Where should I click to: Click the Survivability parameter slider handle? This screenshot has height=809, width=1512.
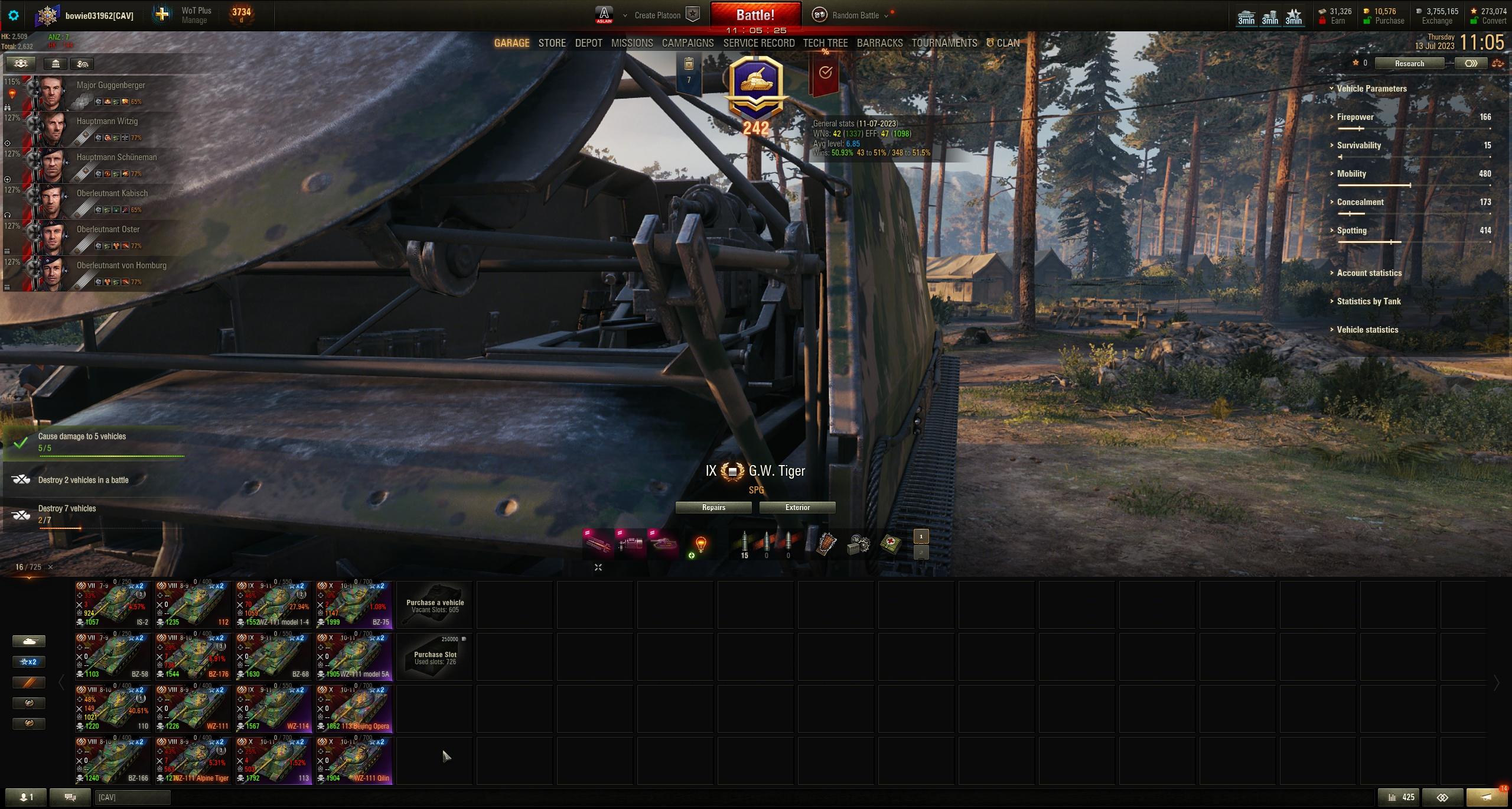[1341, 158]
